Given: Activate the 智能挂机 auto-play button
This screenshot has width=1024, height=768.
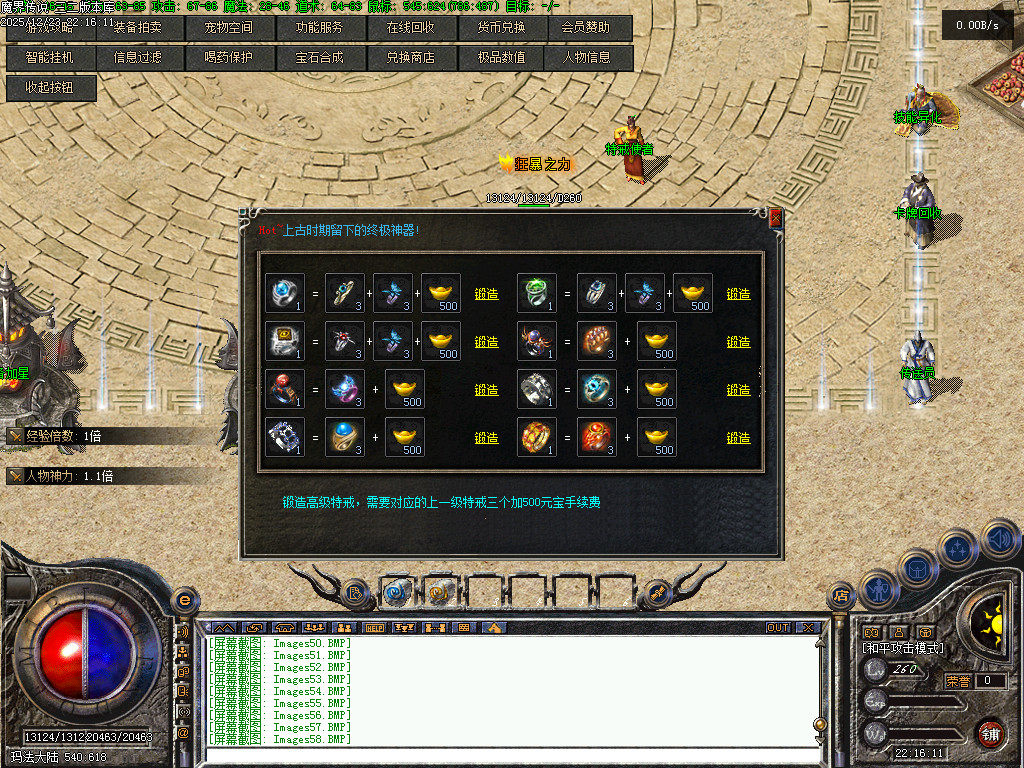Looking at the screenshot, I should pos(49,58).
